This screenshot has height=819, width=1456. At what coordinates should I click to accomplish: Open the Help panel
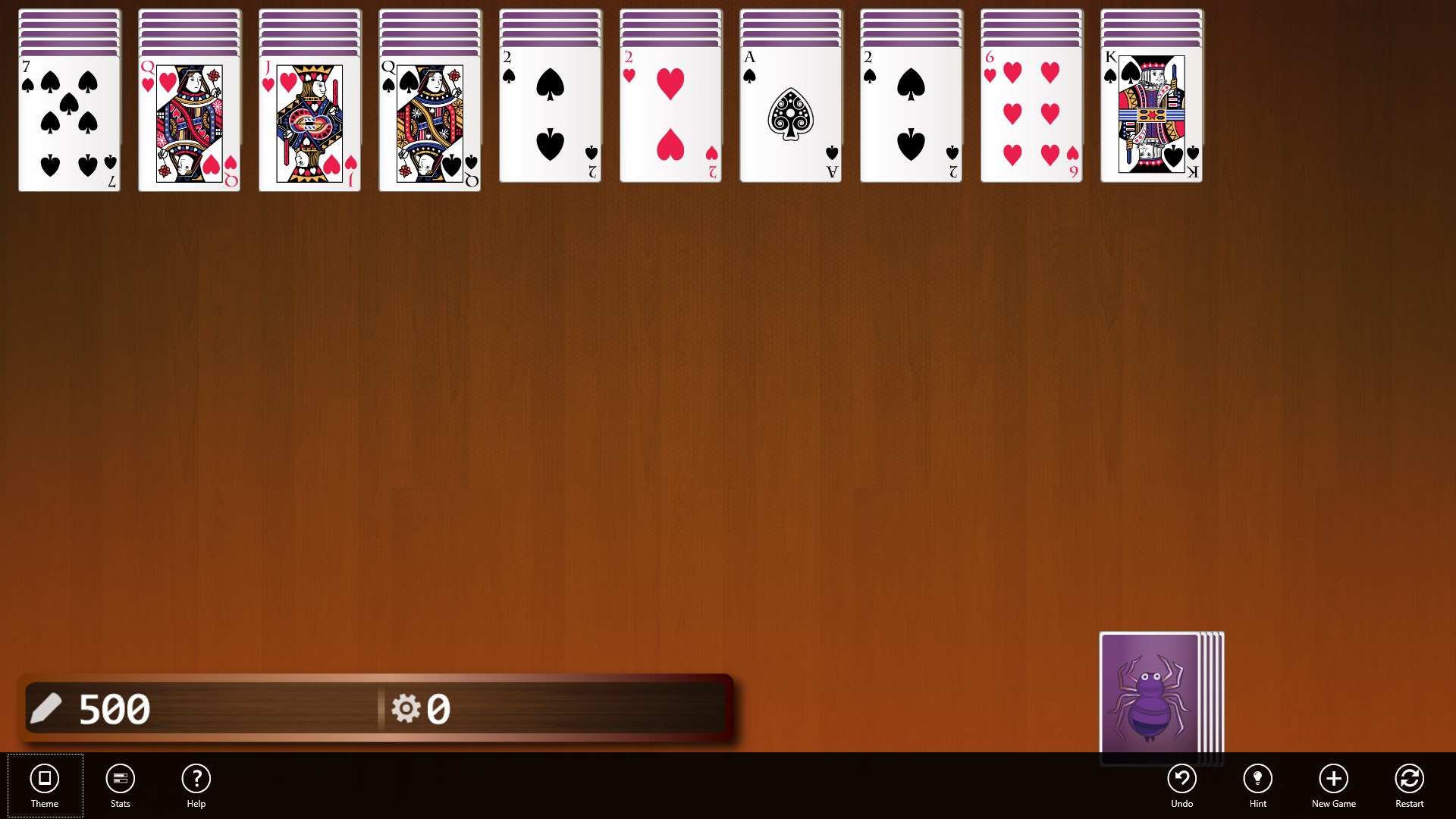click(196, 785)
